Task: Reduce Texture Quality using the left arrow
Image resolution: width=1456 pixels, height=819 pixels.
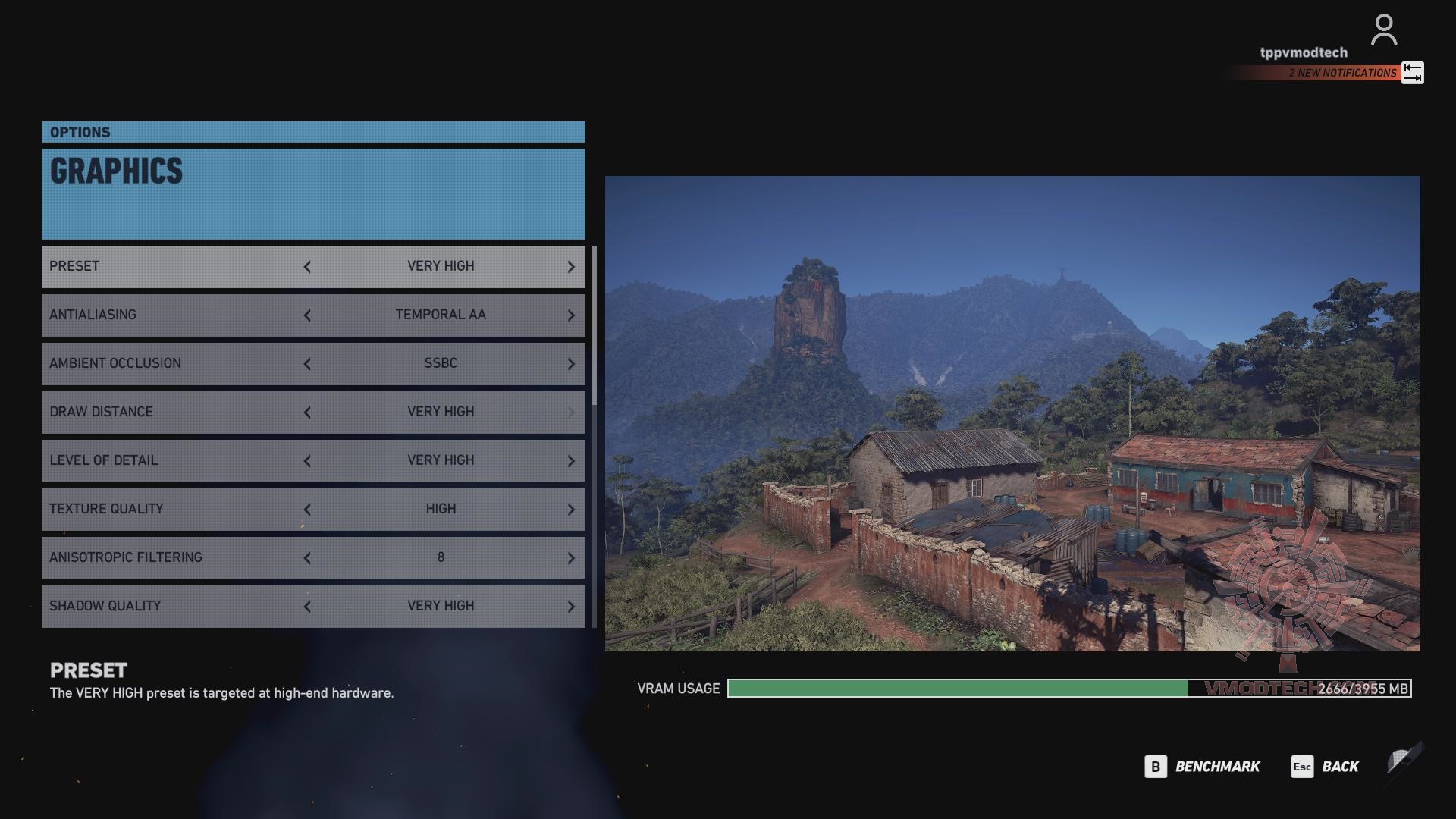Action: [307, 510]
